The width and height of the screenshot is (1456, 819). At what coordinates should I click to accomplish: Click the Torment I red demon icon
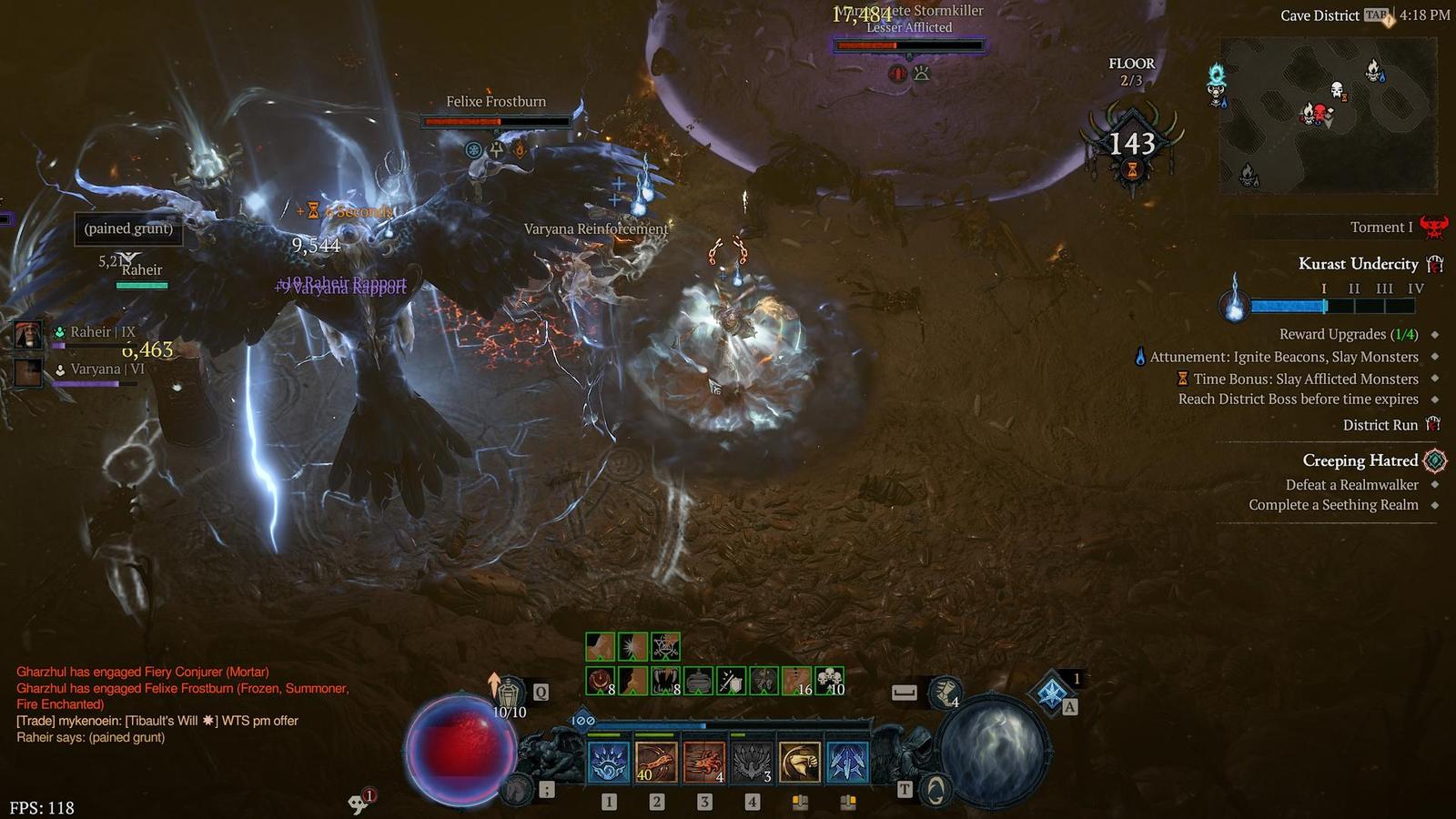pyautogui.click(x=1434, y=227)
